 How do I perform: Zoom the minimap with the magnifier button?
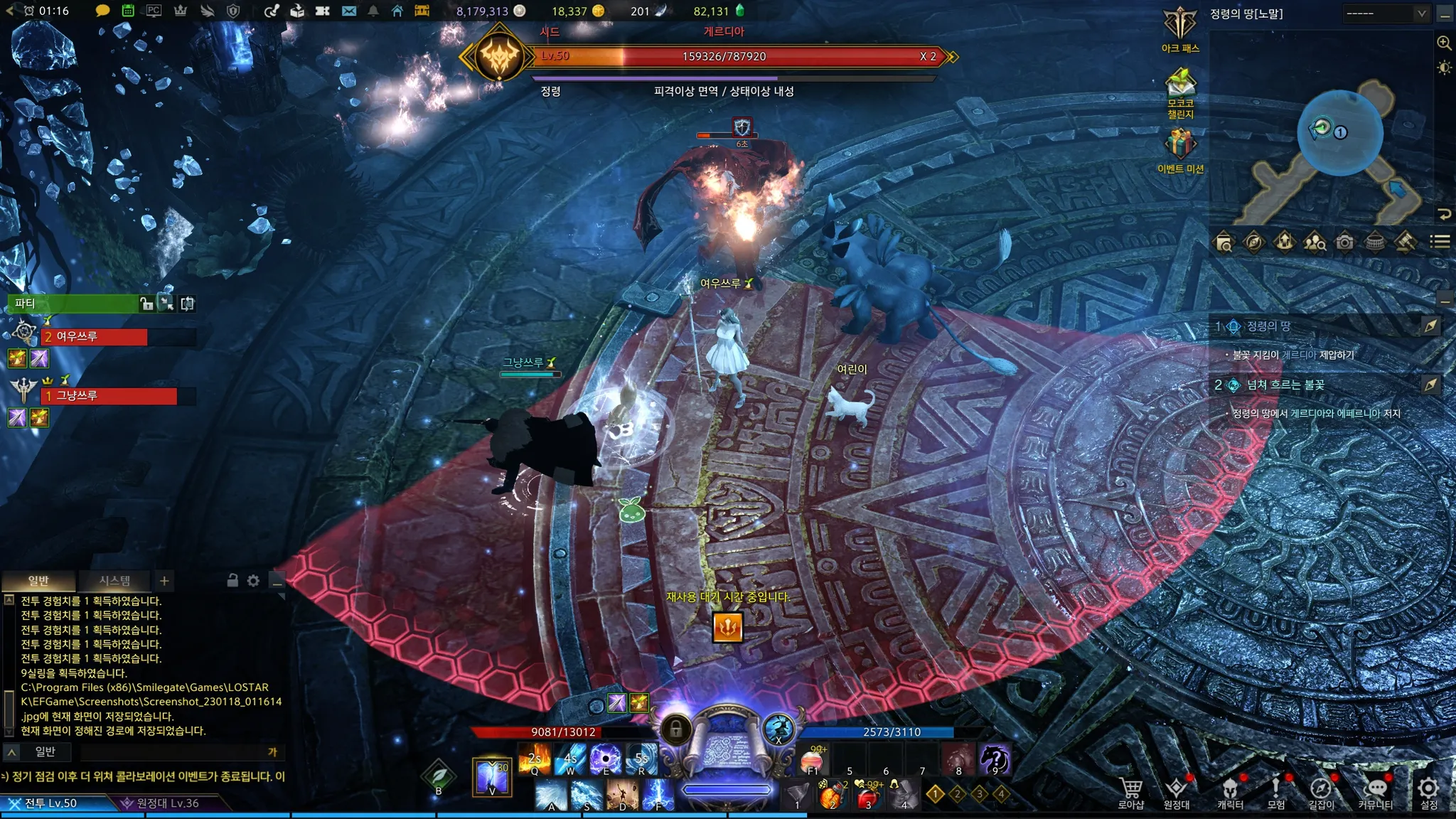[1444, 43]
